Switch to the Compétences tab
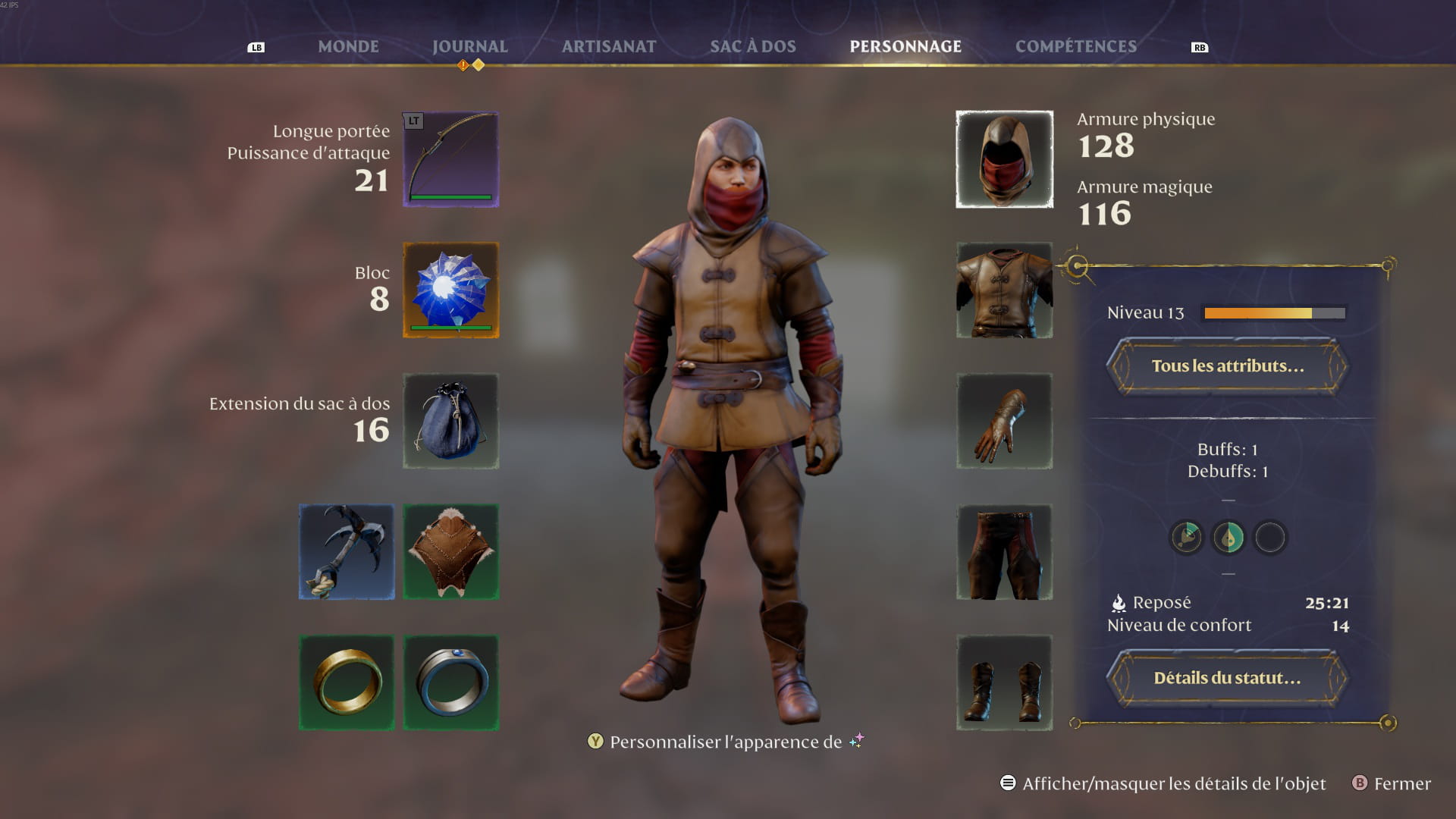This screenshot has height=819, width=1456. [1075, 46]
